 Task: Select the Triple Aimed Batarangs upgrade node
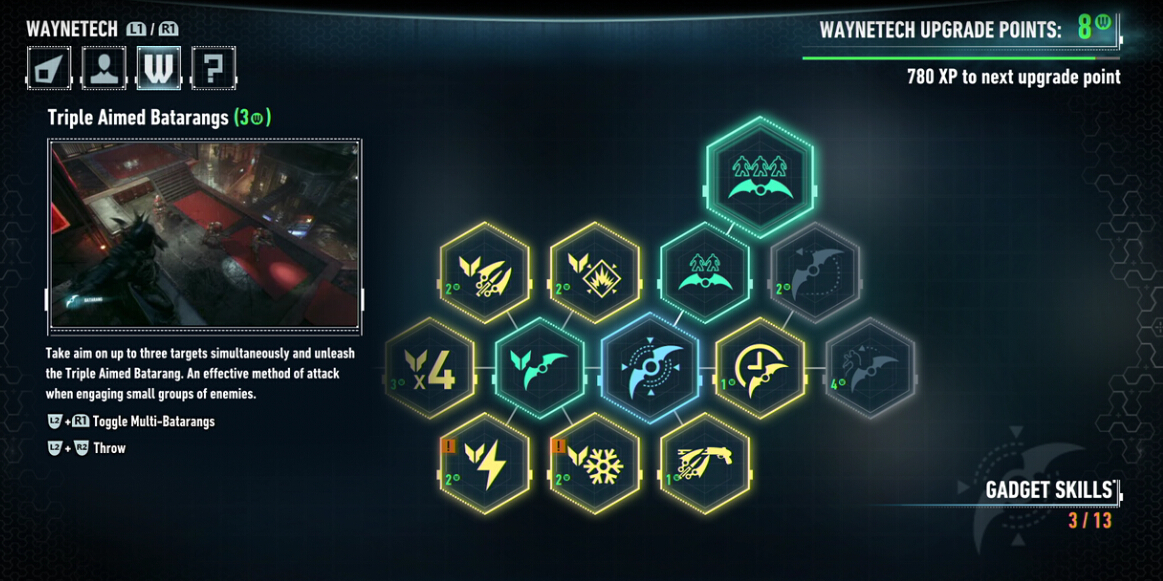point(760,177)
